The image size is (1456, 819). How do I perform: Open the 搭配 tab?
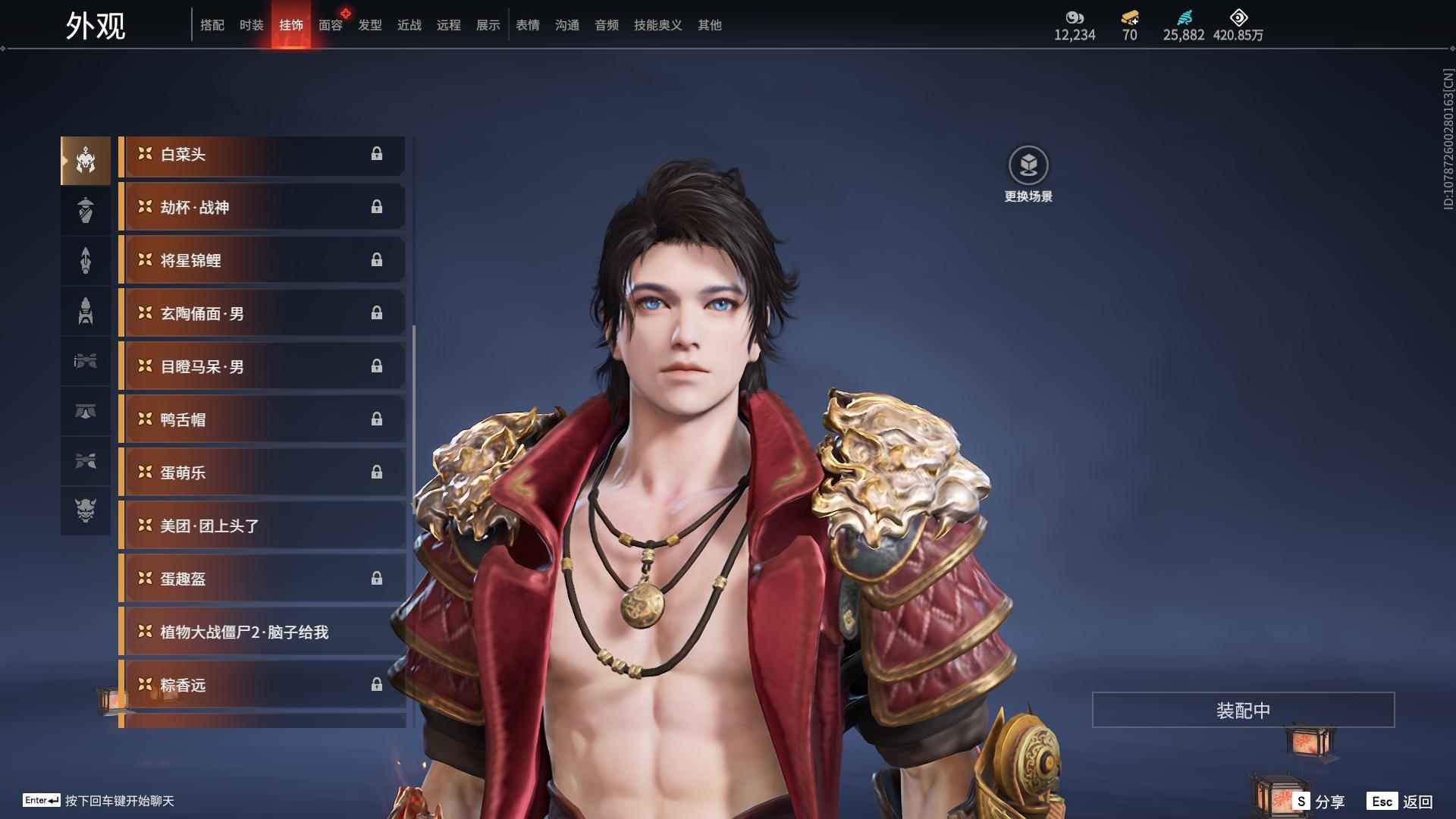(x=212, y=25)
